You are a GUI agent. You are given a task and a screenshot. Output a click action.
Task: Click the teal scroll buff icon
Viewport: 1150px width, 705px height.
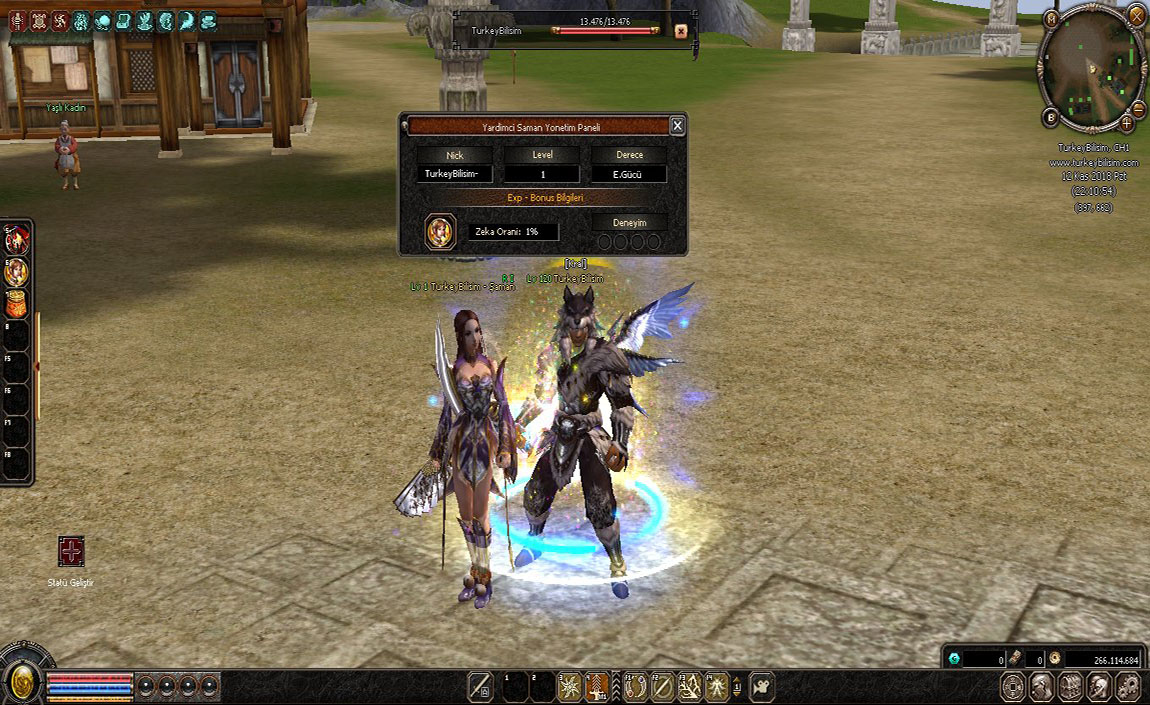(x=123, y=21)
